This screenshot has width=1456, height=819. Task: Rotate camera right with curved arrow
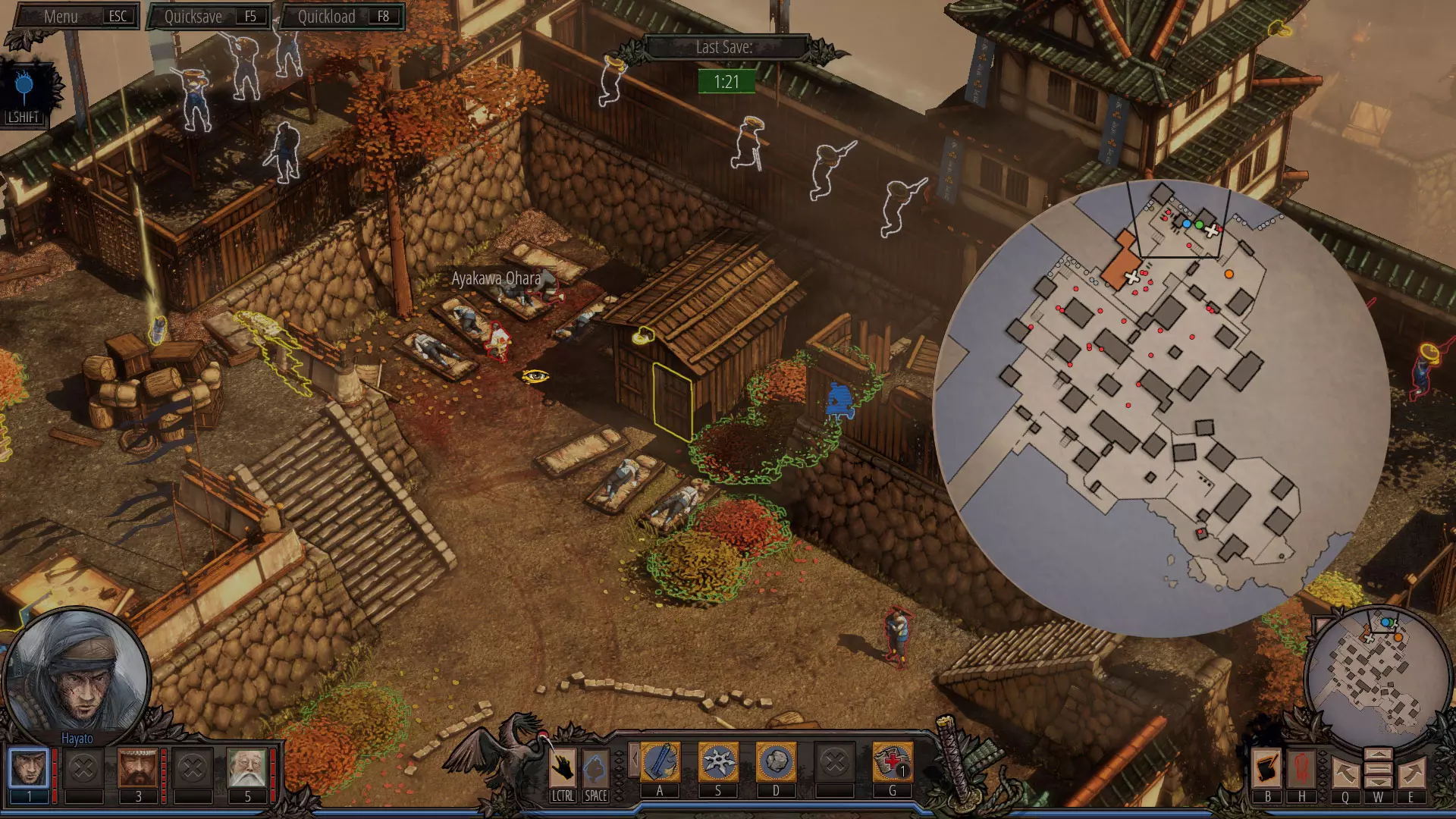pyautogui.click(x=1411, y=773)
